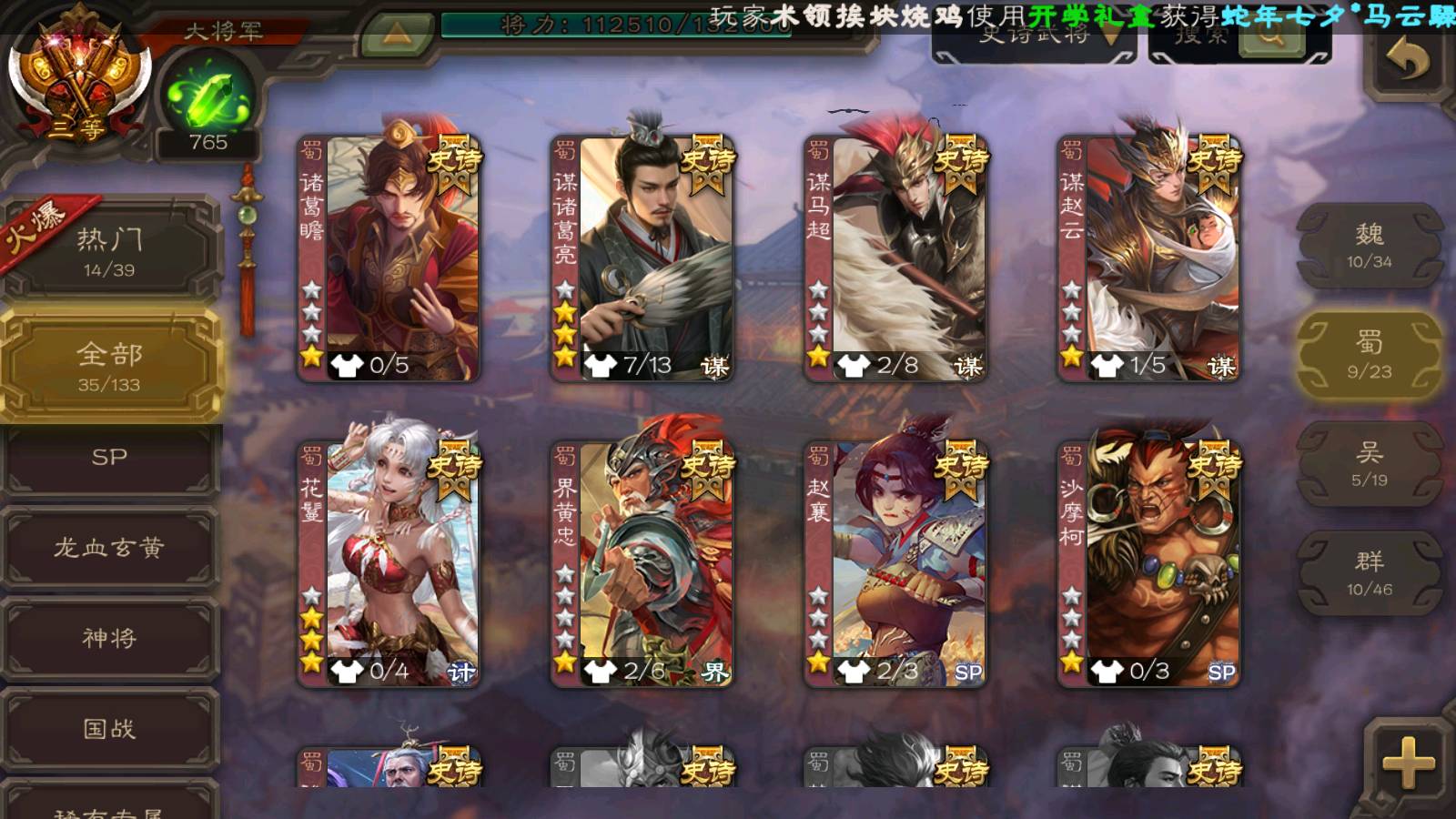Select the 热门 category tab
This screenshot has width=1456, height=819.
[109, 251]
